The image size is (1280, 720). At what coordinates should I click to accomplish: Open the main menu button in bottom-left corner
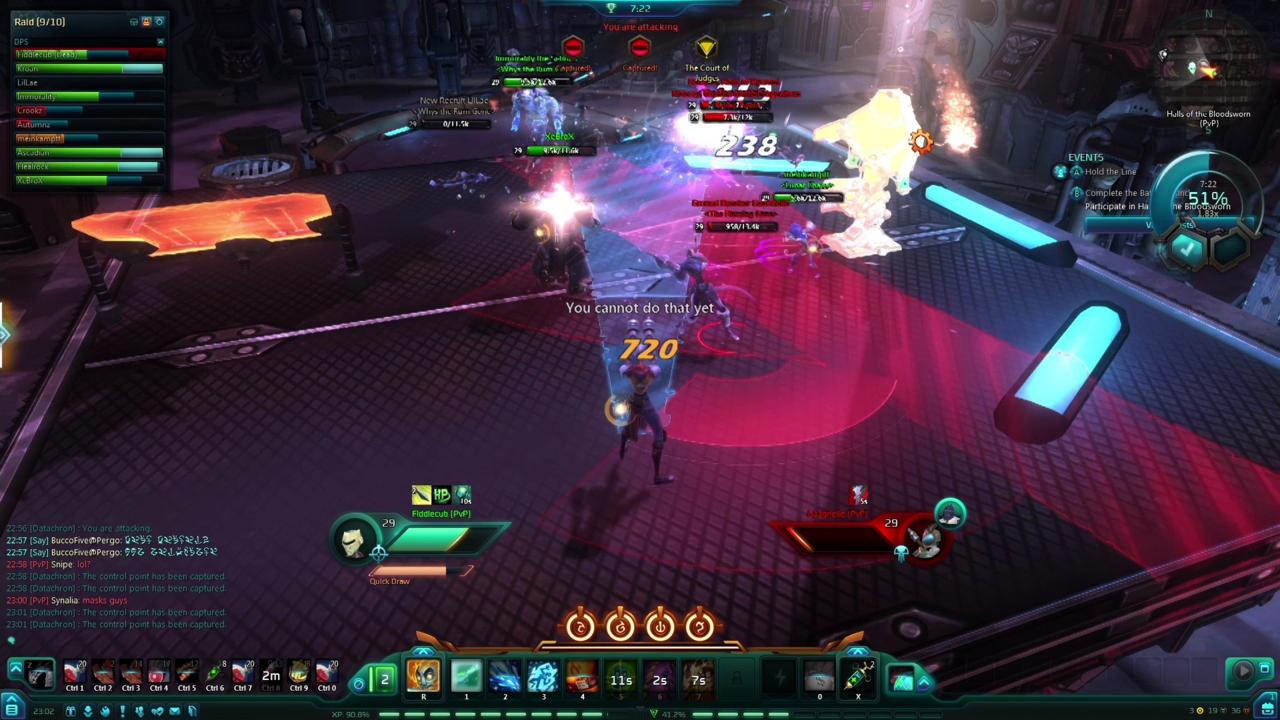(x=13, y=711)
